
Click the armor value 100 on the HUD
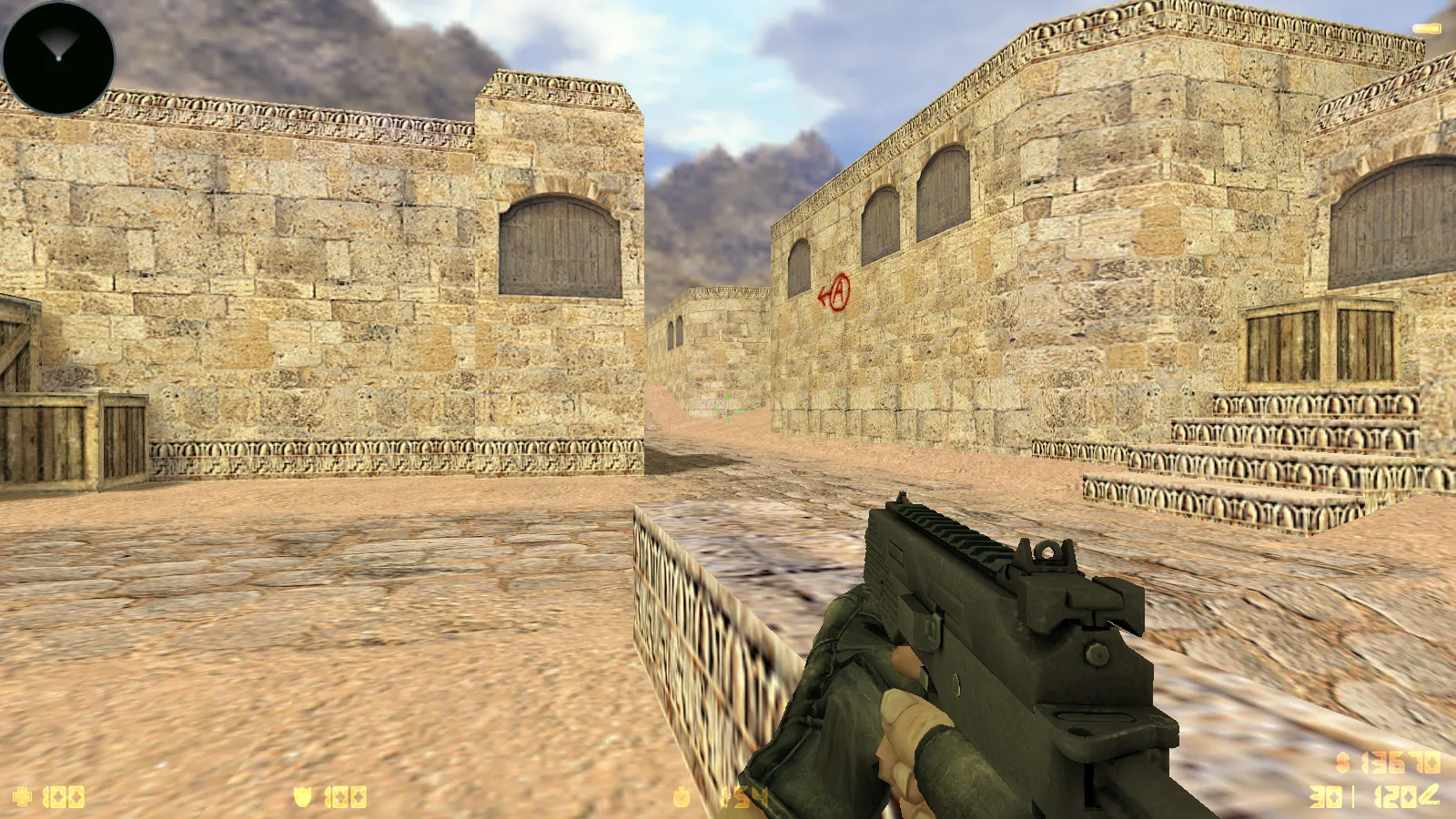pyautogui.click(x=346, y=794)
